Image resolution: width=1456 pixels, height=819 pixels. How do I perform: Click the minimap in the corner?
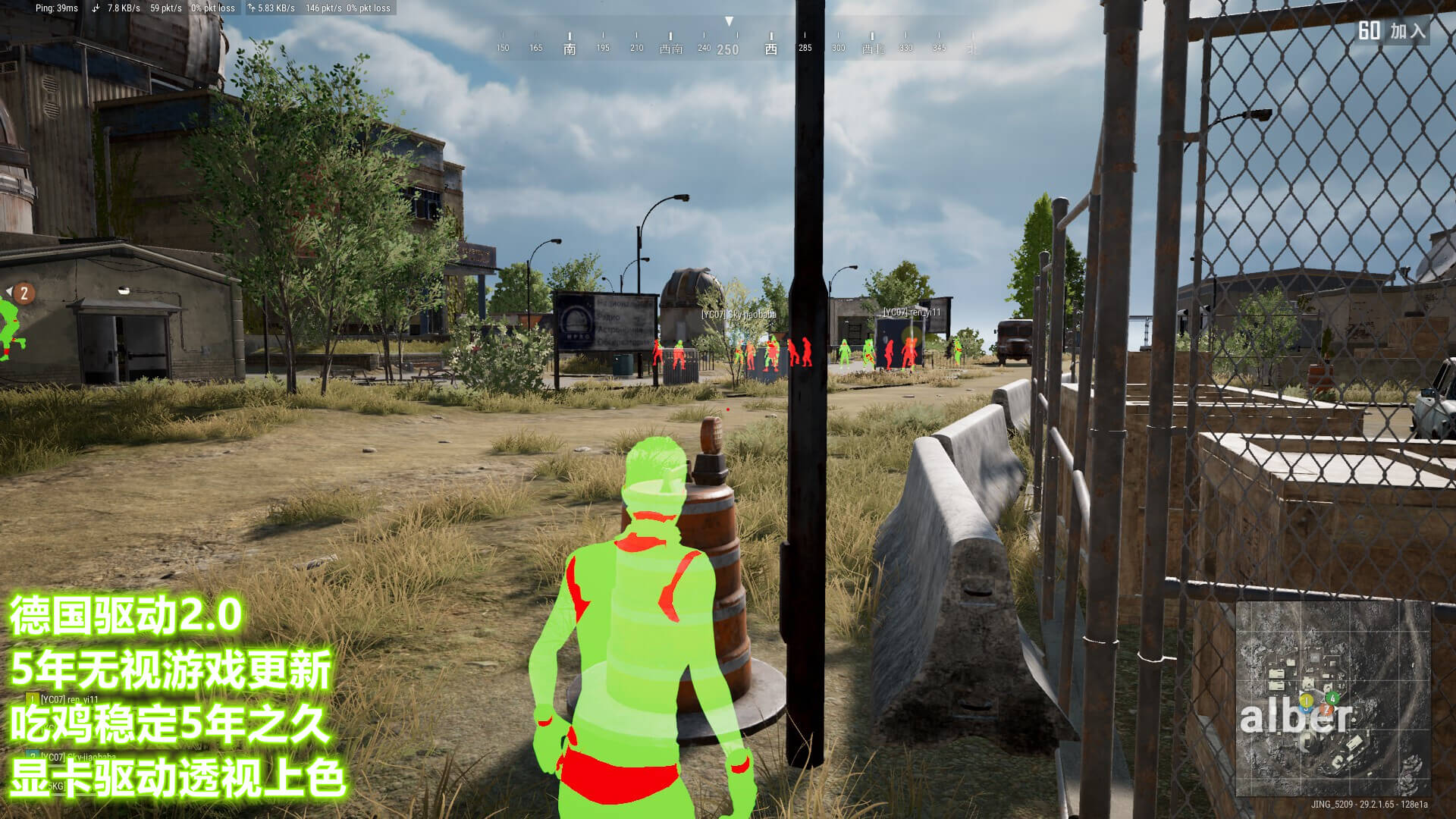pos(1332,698)
